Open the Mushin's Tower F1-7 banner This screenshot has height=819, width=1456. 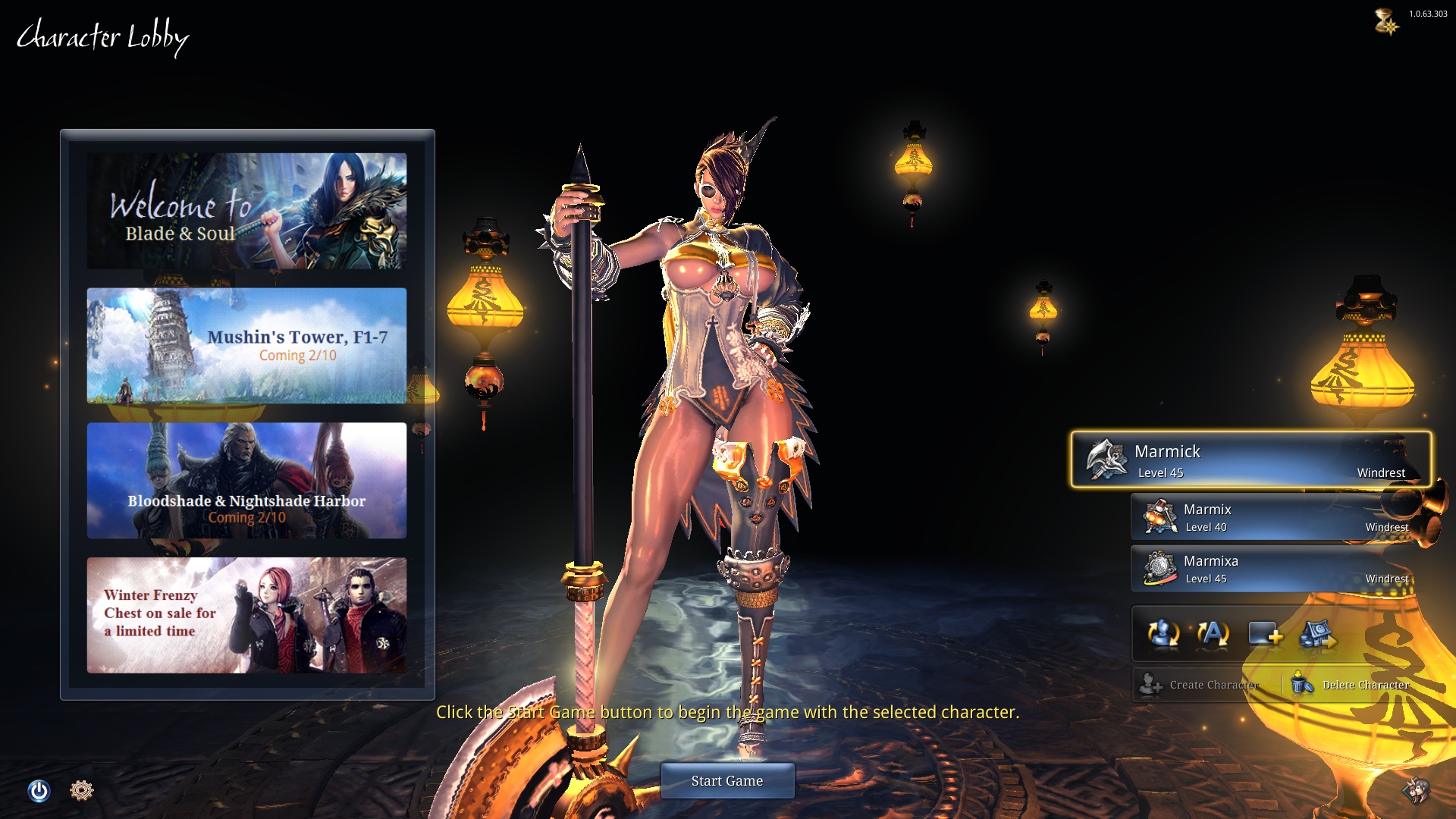pyautogui.click(x=246, y=347)
